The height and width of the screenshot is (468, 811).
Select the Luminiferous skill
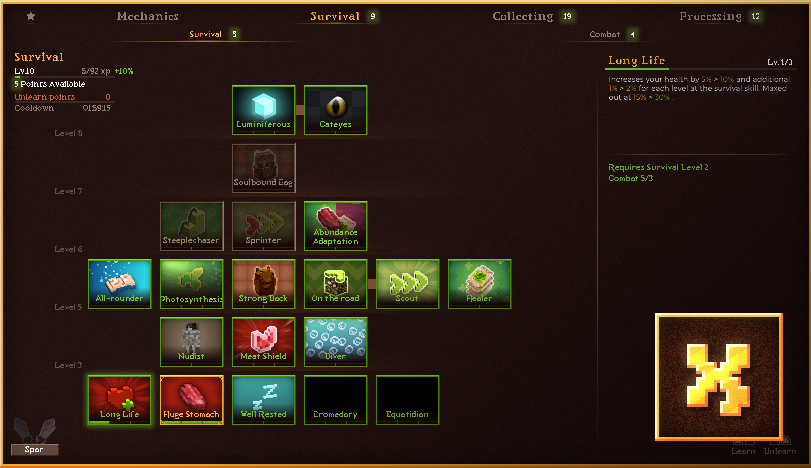263,109
